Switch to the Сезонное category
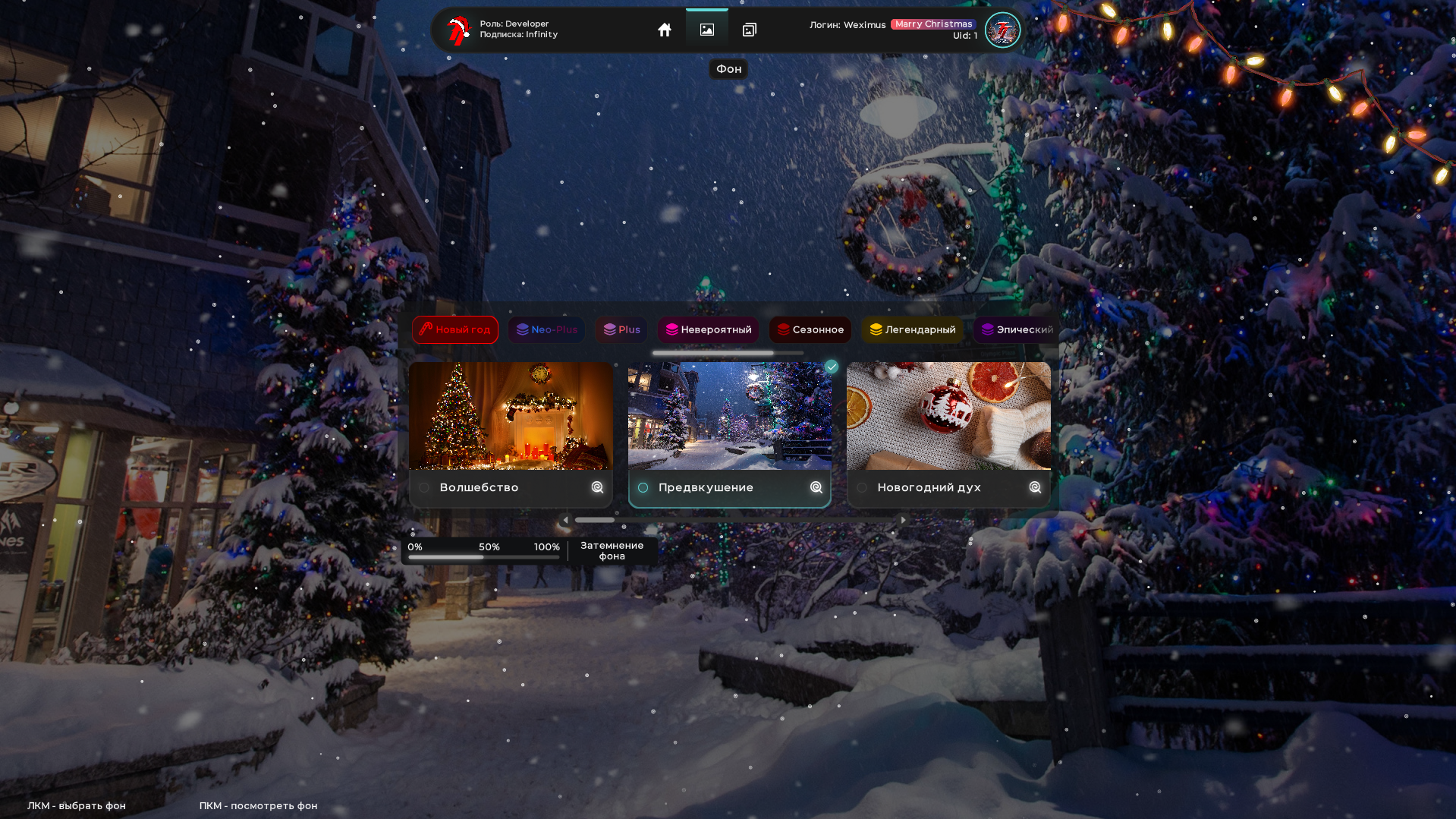1456x819 pixels. pos(810,329)
